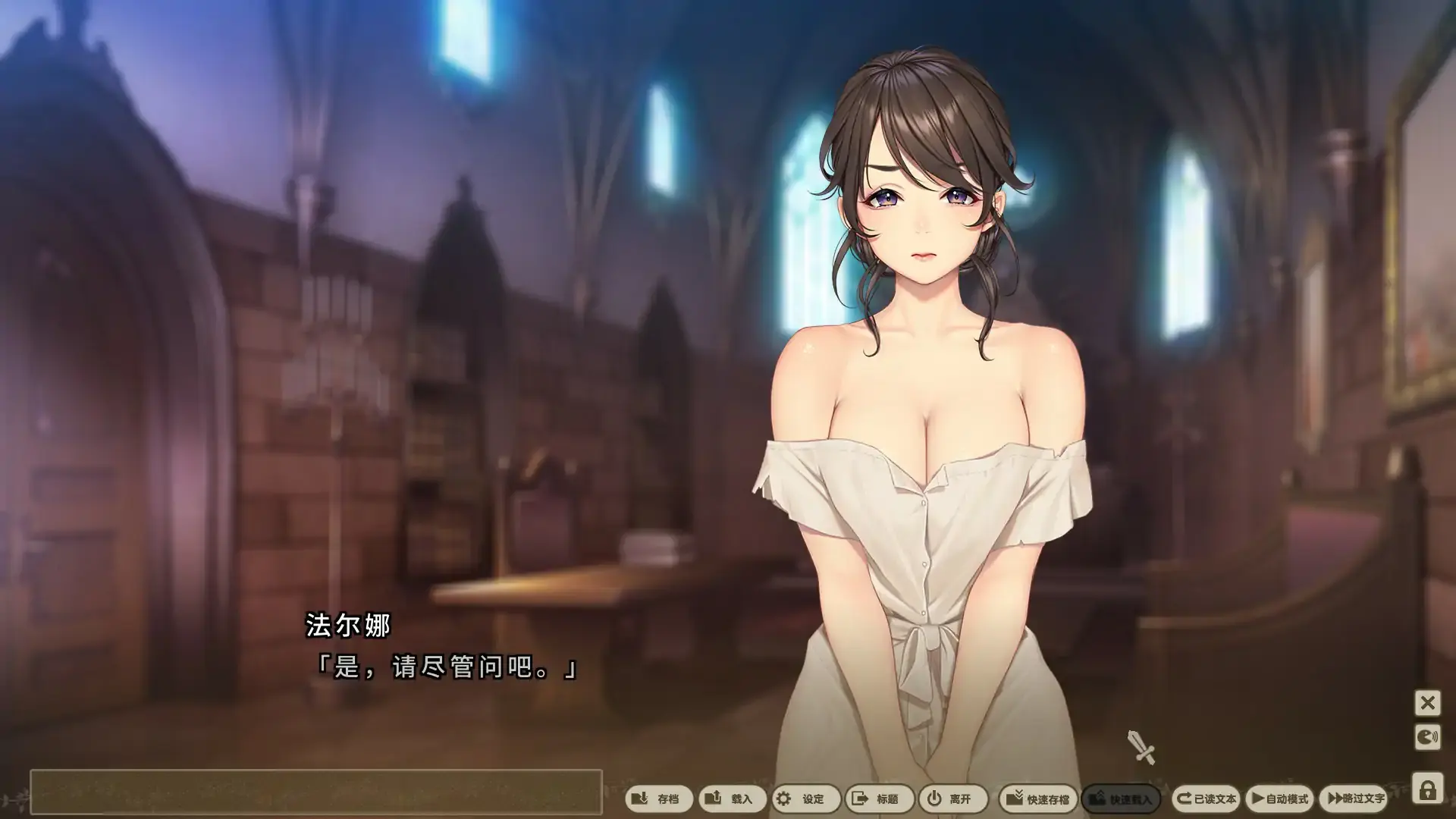The image size is (1456, 819).
Task: Toggle the padlock lock icon
Action: (1427, 789)
